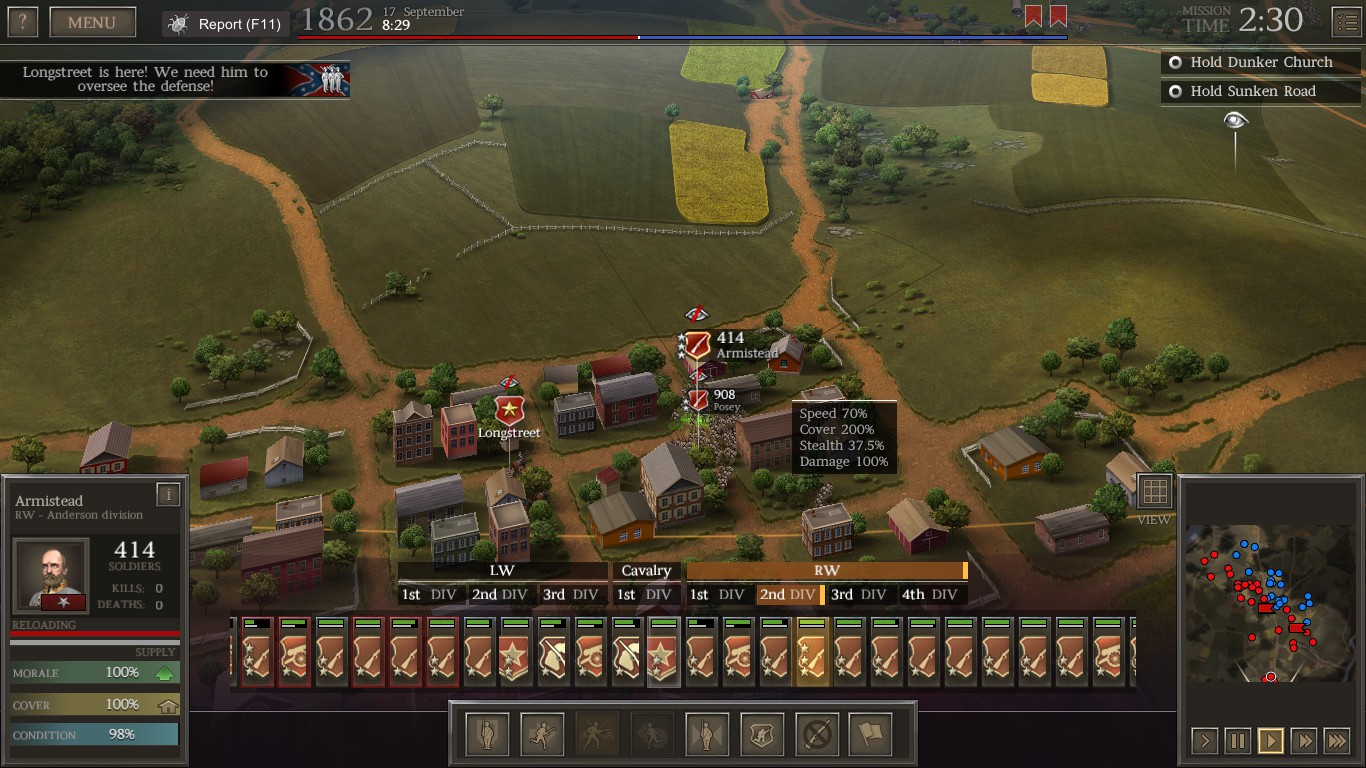Click the white flag retreat command
Image resolution: width=1366 pixels, height=768 pixels.
coord(870,735)
